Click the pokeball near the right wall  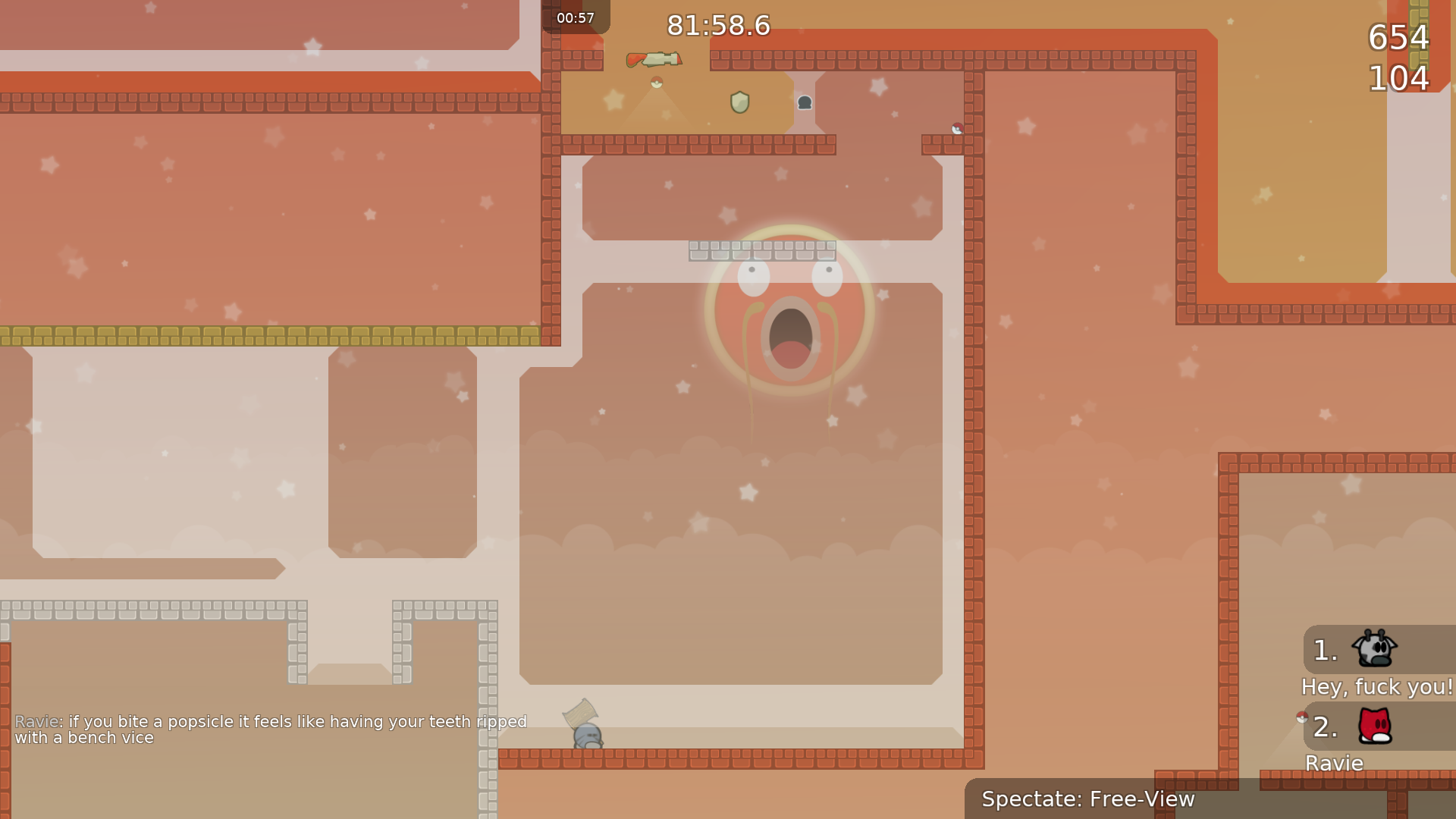click(x=957, y=128)
